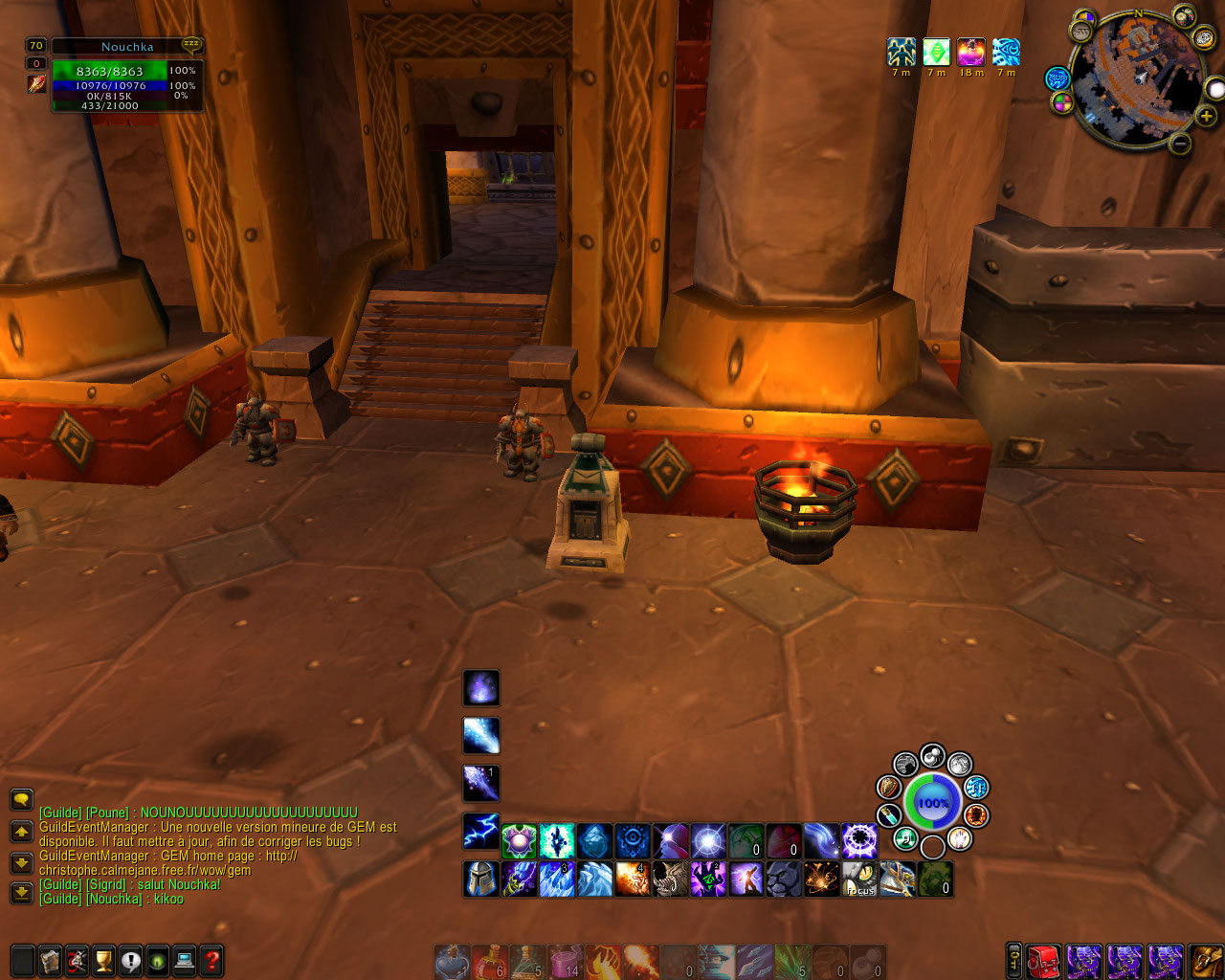Activate the ability labeled focus
The image size is (1225, 980).
coord(859,879)
